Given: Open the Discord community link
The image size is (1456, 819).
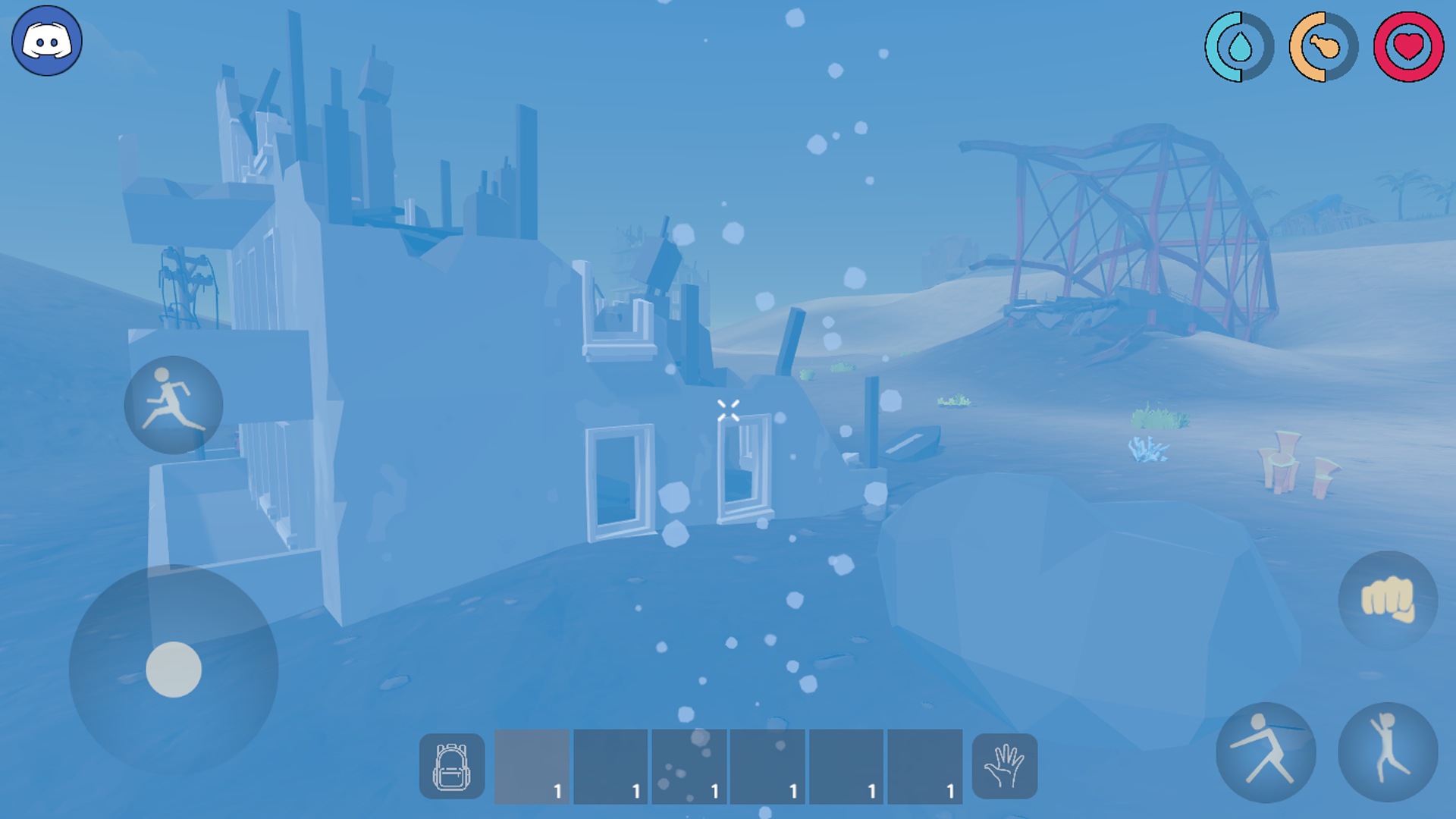Looking at the screenshot, I should point(45,41).
